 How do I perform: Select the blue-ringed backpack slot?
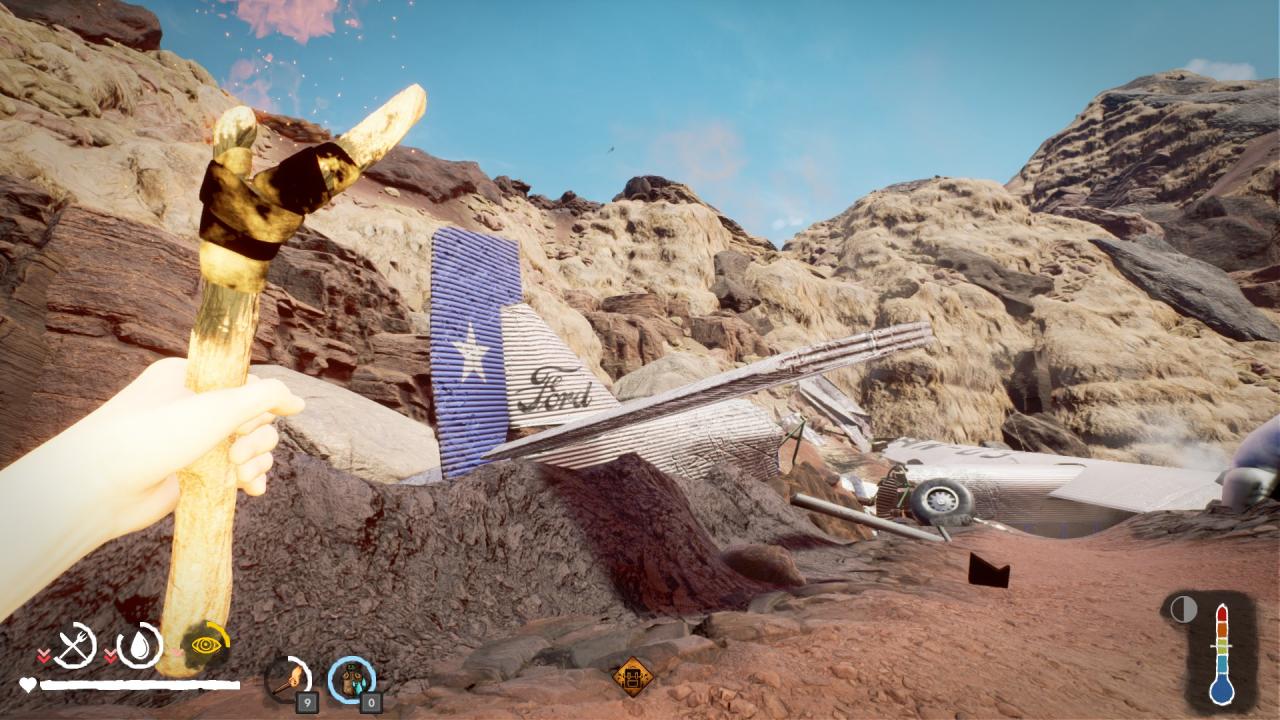(x=351, y=678)
